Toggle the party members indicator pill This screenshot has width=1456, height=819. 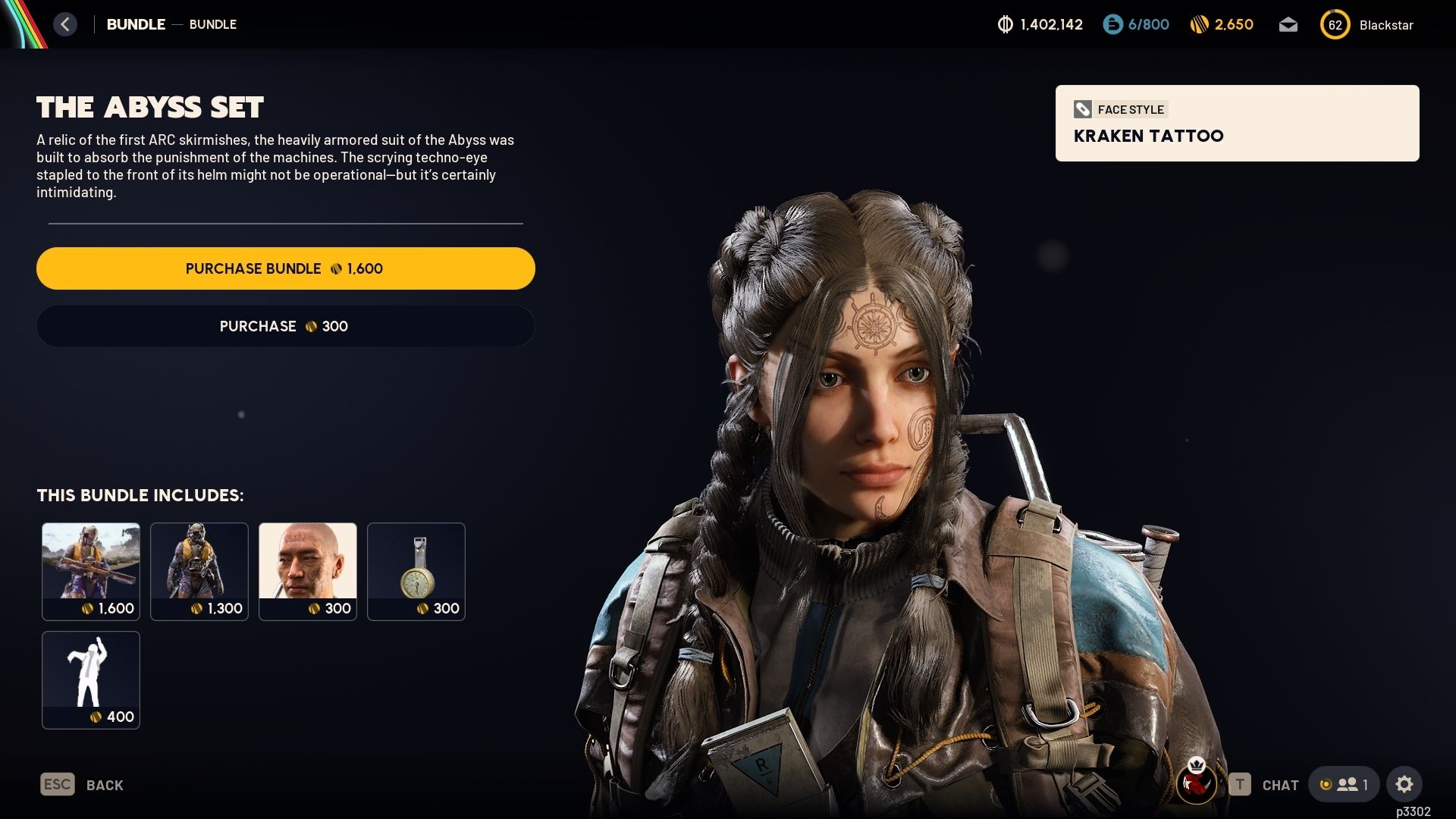coord(1345,784)
